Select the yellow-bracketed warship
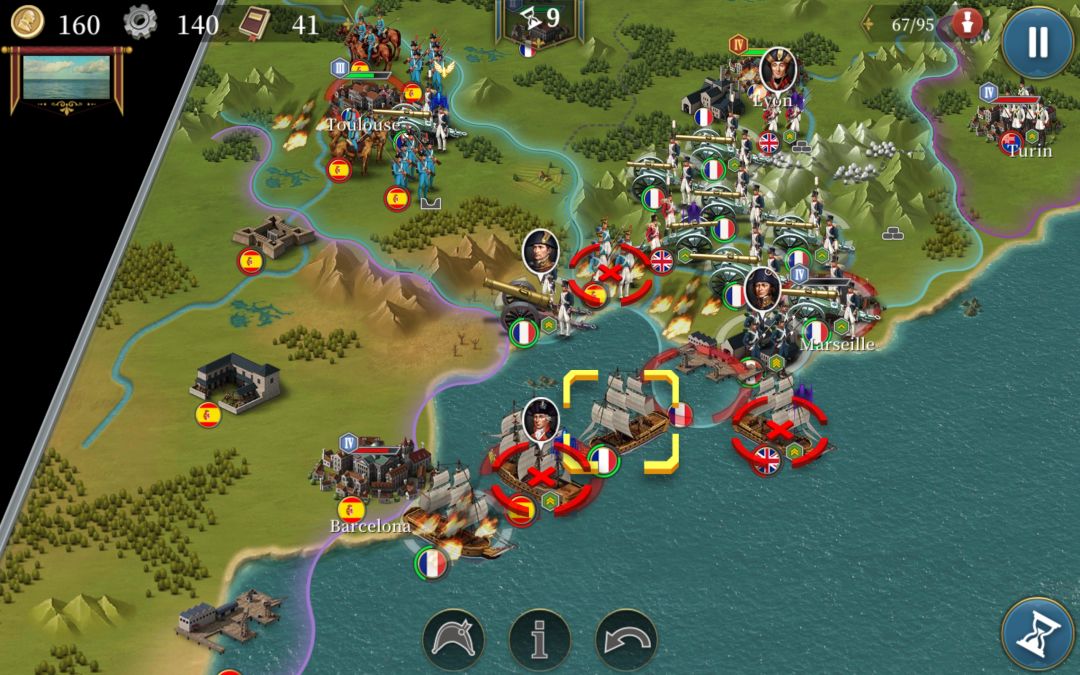The image size is (1080, 675). point(621,421)
